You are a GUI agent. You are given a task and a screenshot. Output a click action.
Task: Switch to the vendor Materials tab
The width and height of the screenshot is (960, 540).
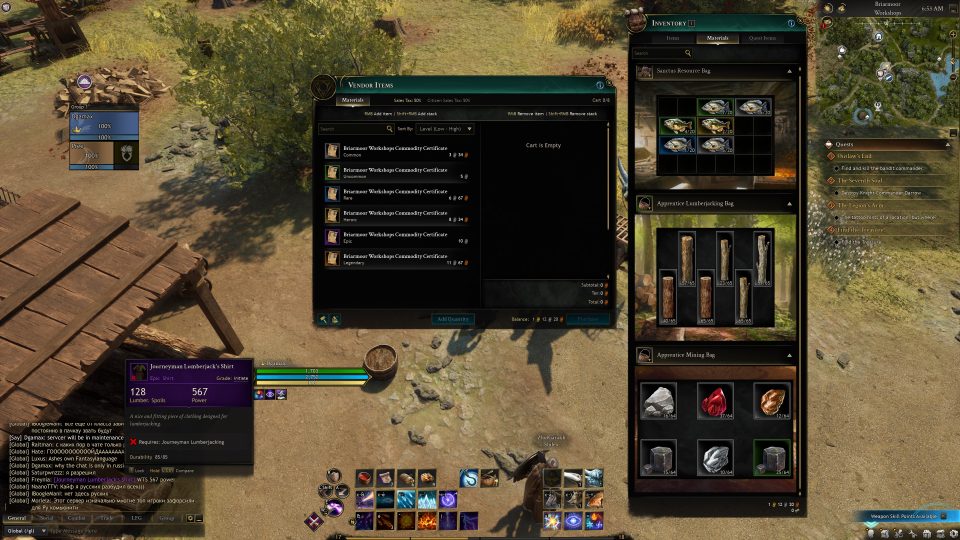(354, 100)
